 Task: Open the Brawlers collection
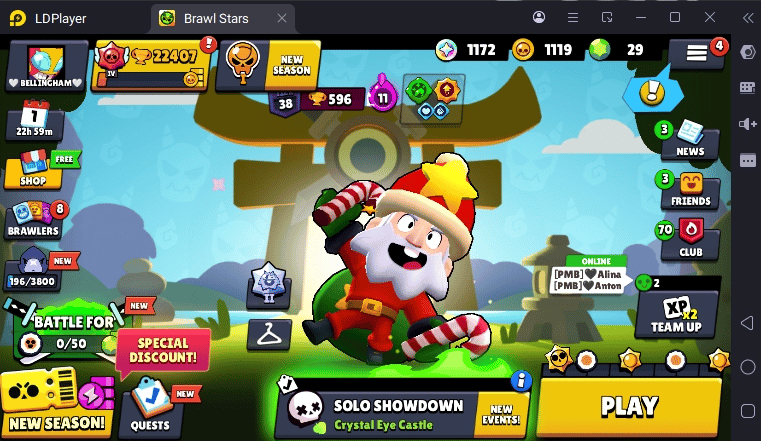point(33,218)
